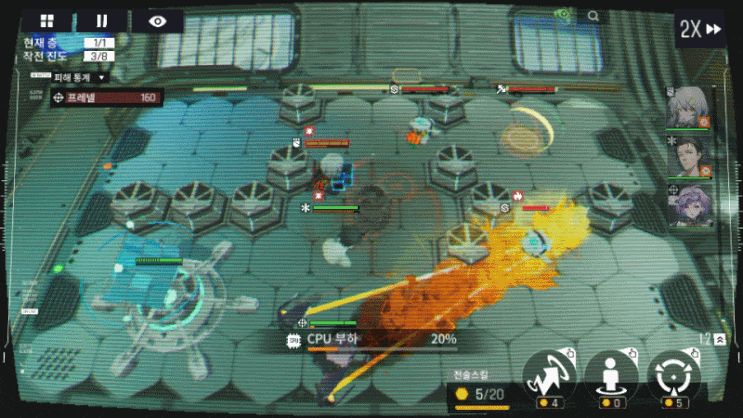Select the silver-haired character portrait

click(x=688, y=107)
